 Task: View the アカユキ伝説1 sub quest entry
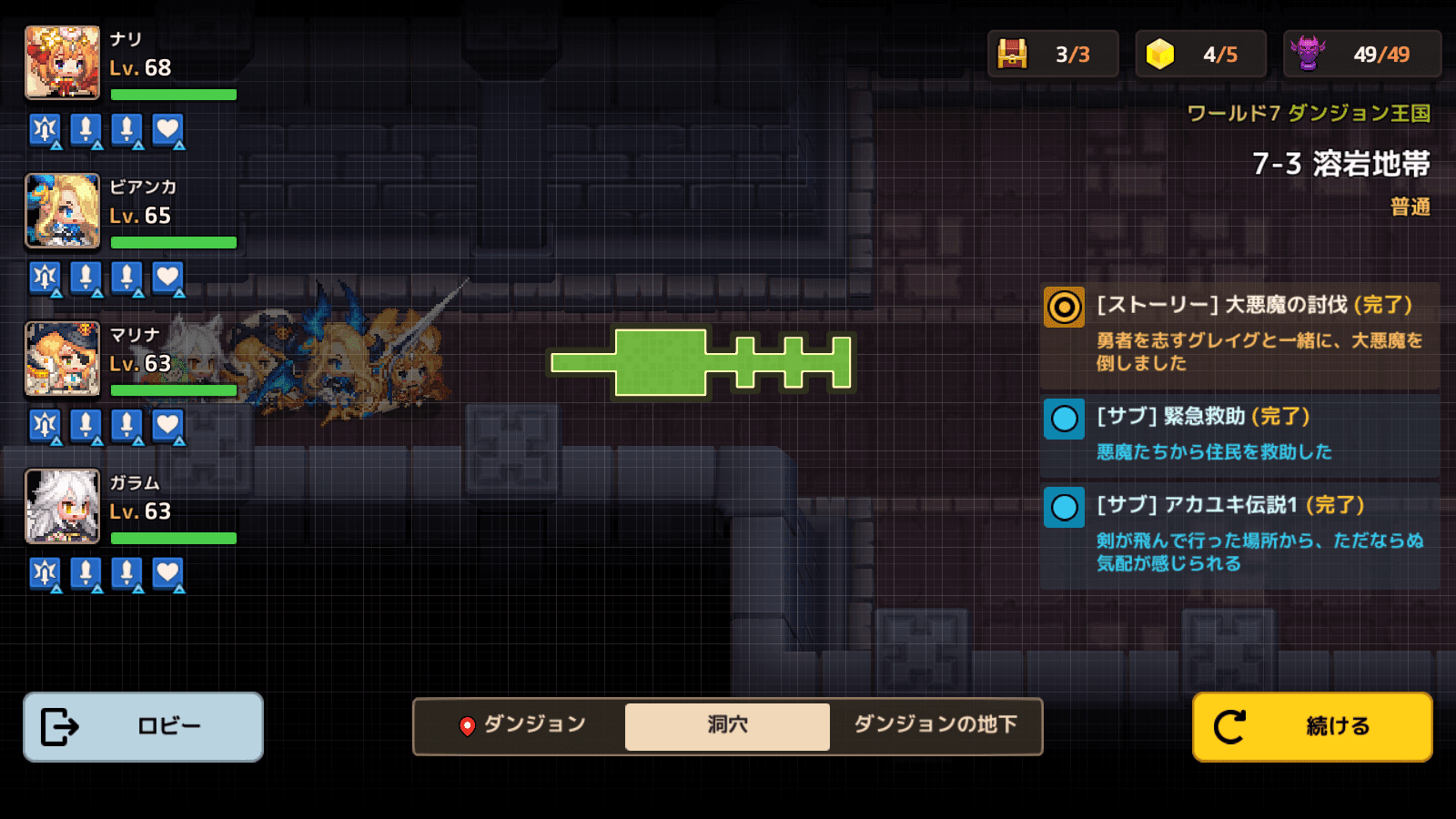coord(1239,534)
